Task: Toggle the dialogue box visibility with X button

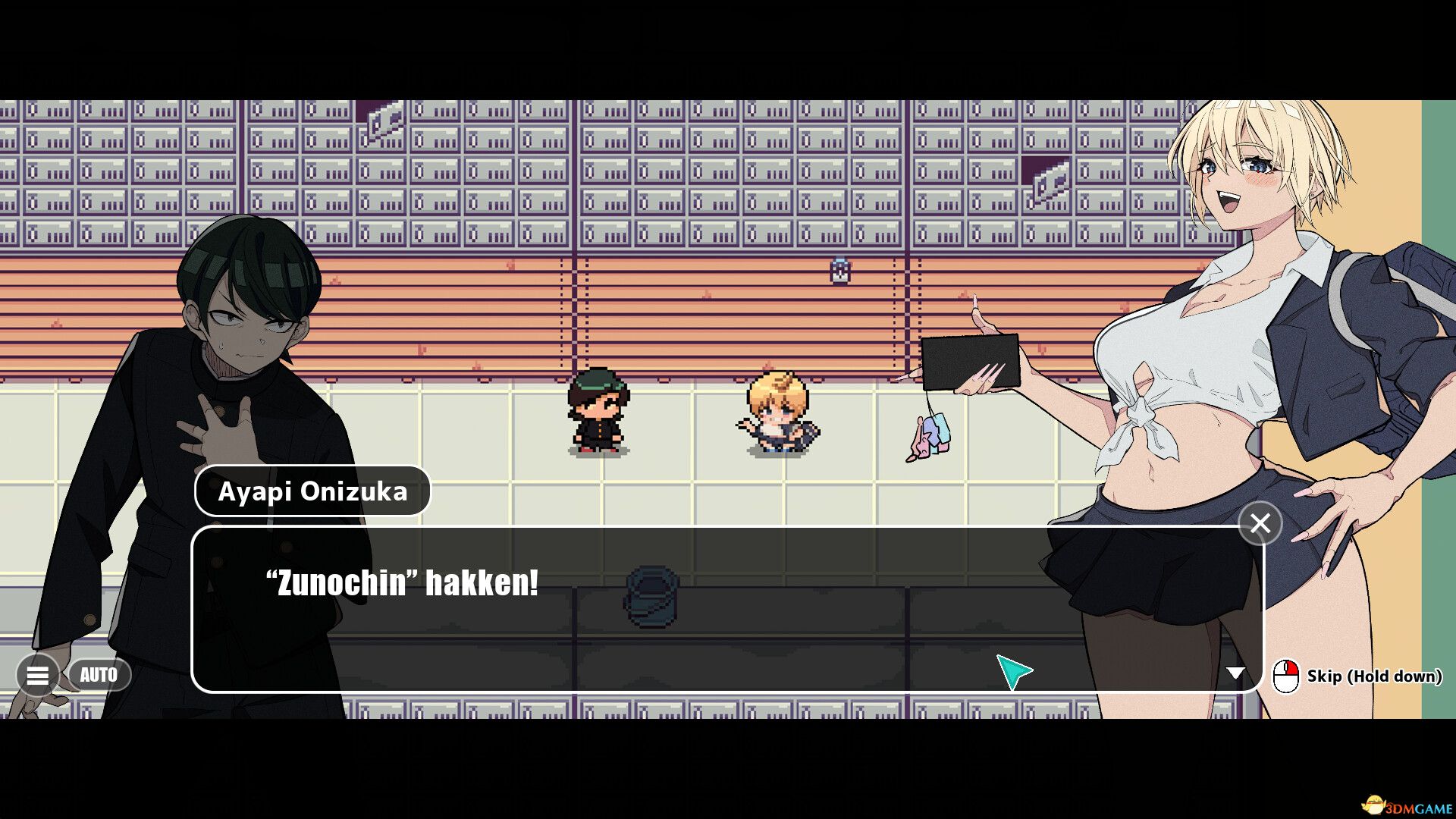Action: (1259, 522)
